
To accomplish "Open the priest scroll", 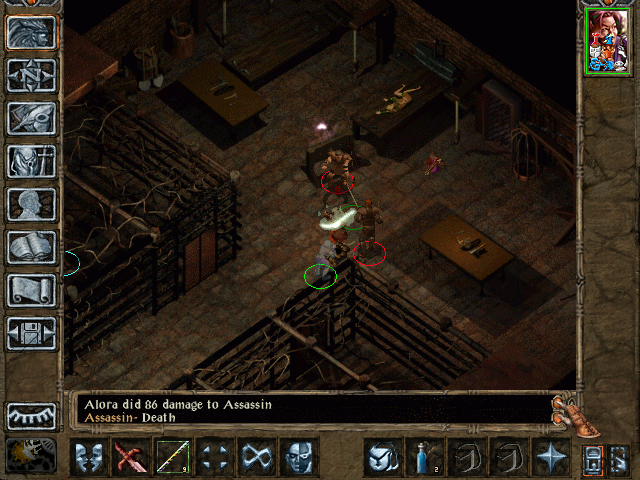I will click(32, 290).
